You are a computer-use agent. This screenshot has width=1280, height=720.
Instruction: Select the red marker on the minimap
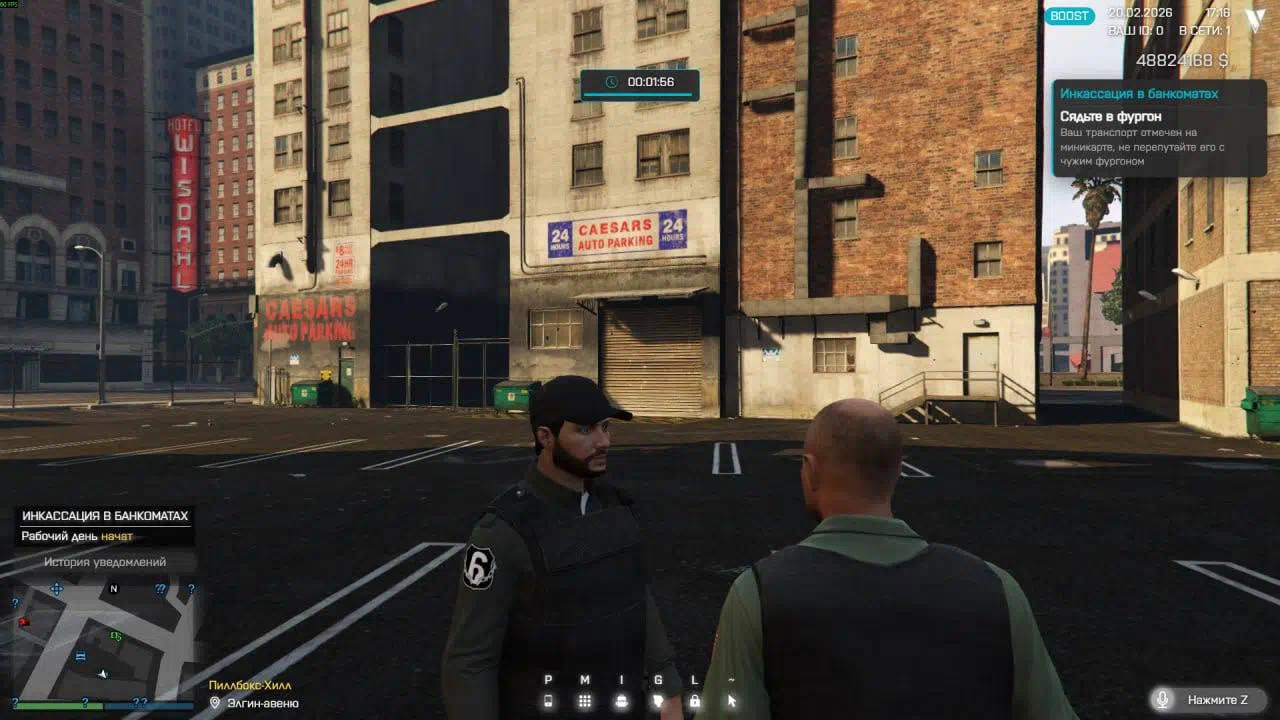tap(24, 622)
